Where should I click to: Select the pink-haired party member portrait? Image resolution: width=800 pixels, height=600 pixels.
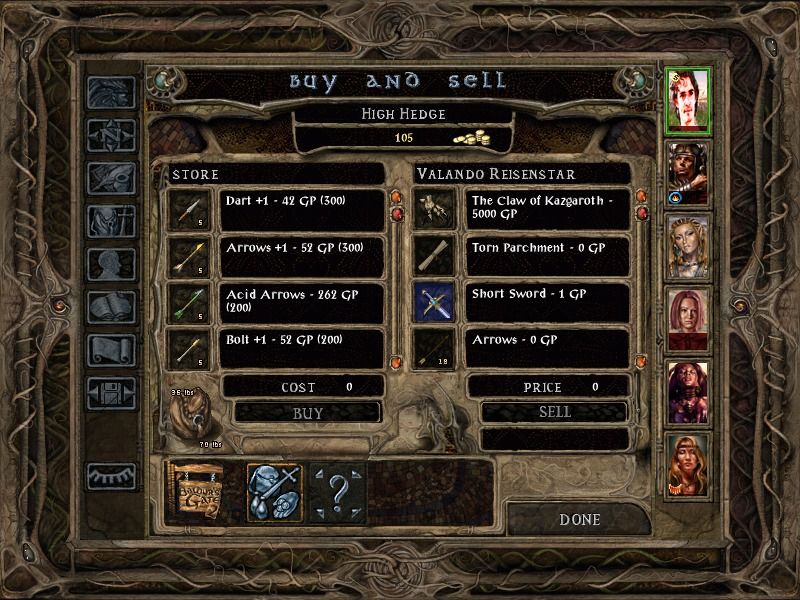point(688,317)
